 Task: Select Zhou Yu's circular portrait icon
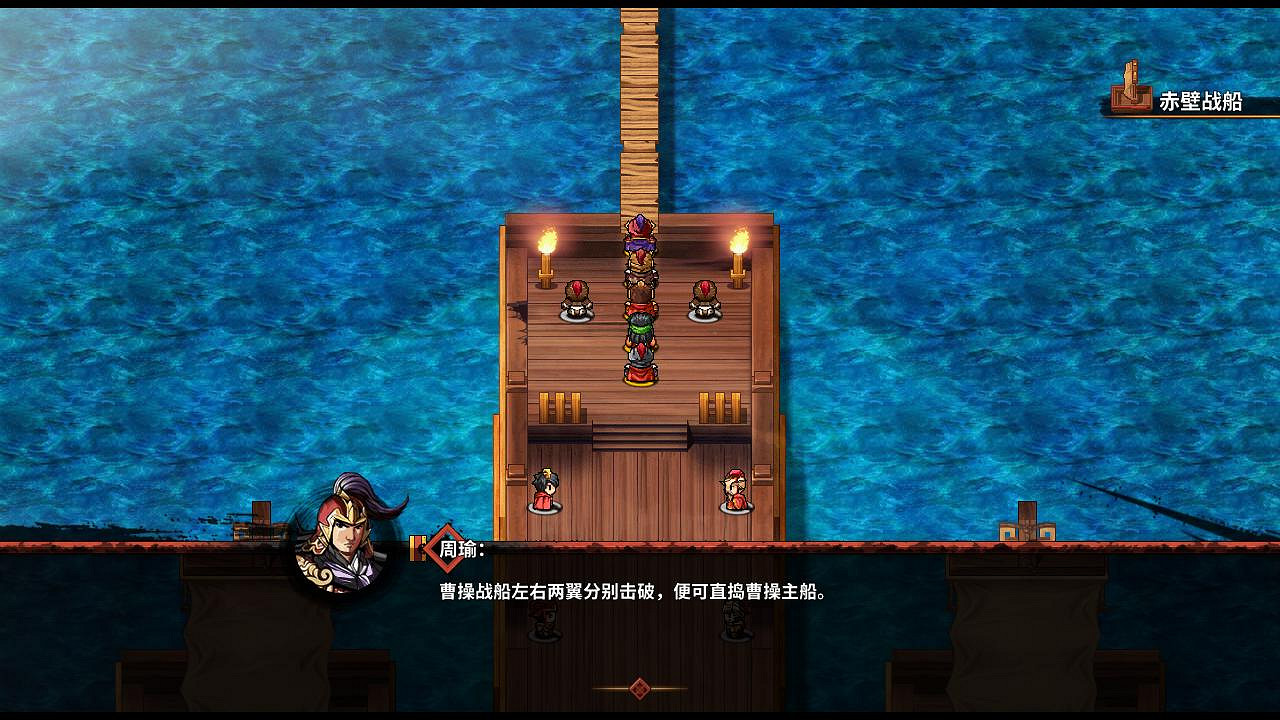pyautogui.click(x=340, y=548)
